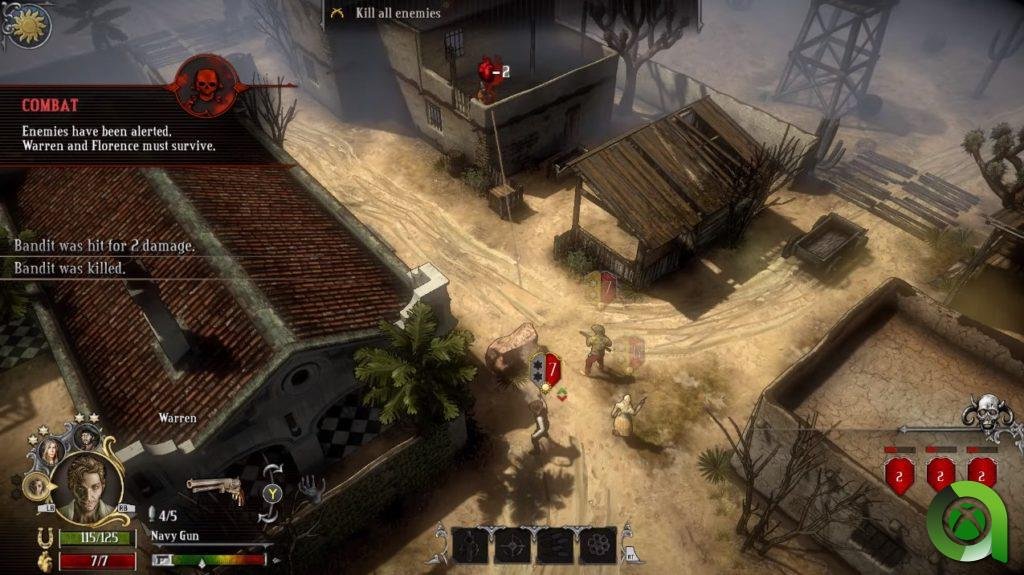This screenshot has width=1024, height=575.
Task: Select the "Bandit was killed." log entry
Action: [x=70, y=268]
